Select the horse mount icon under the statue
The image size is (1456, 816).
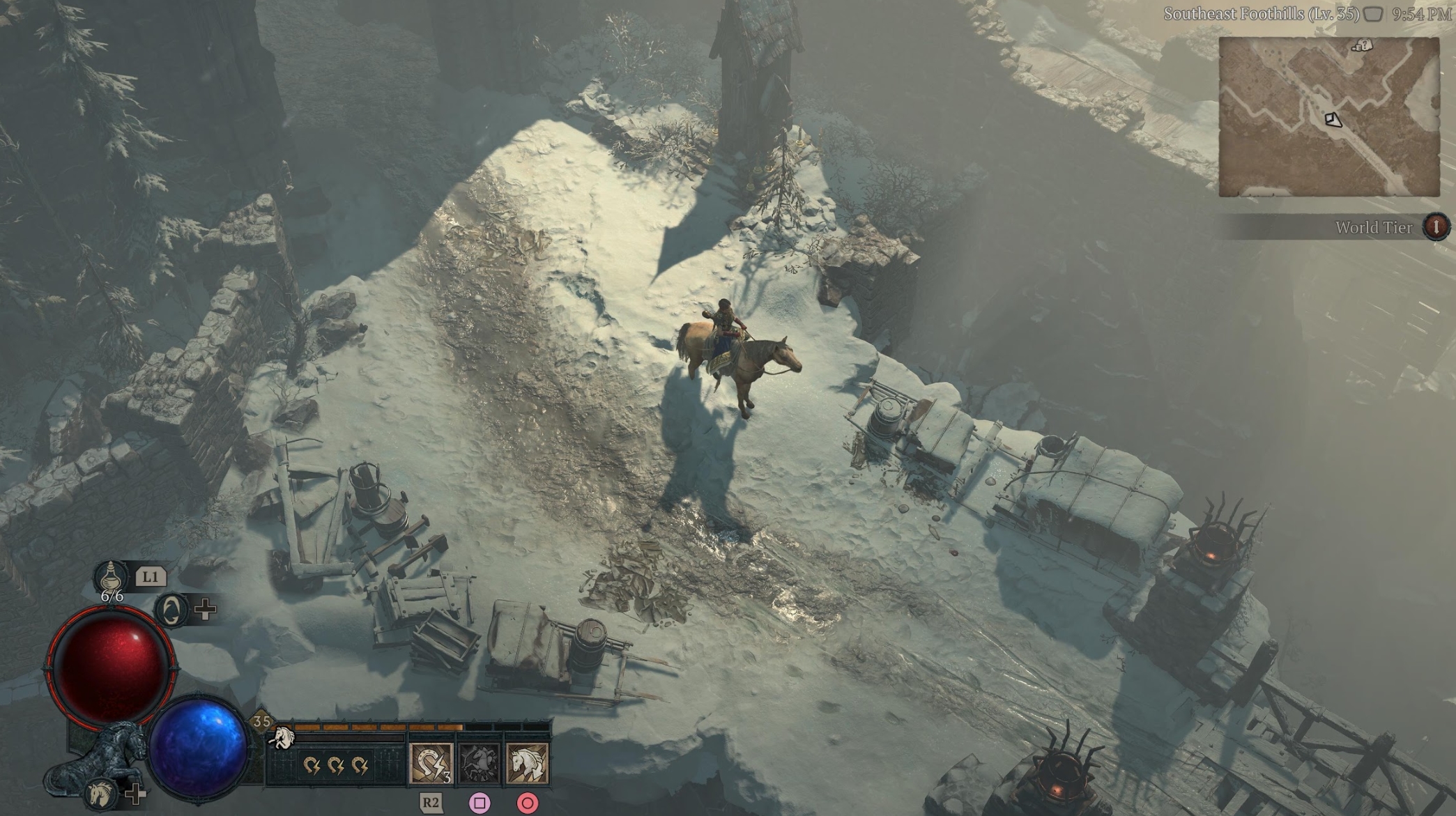(x=100, y=793)
